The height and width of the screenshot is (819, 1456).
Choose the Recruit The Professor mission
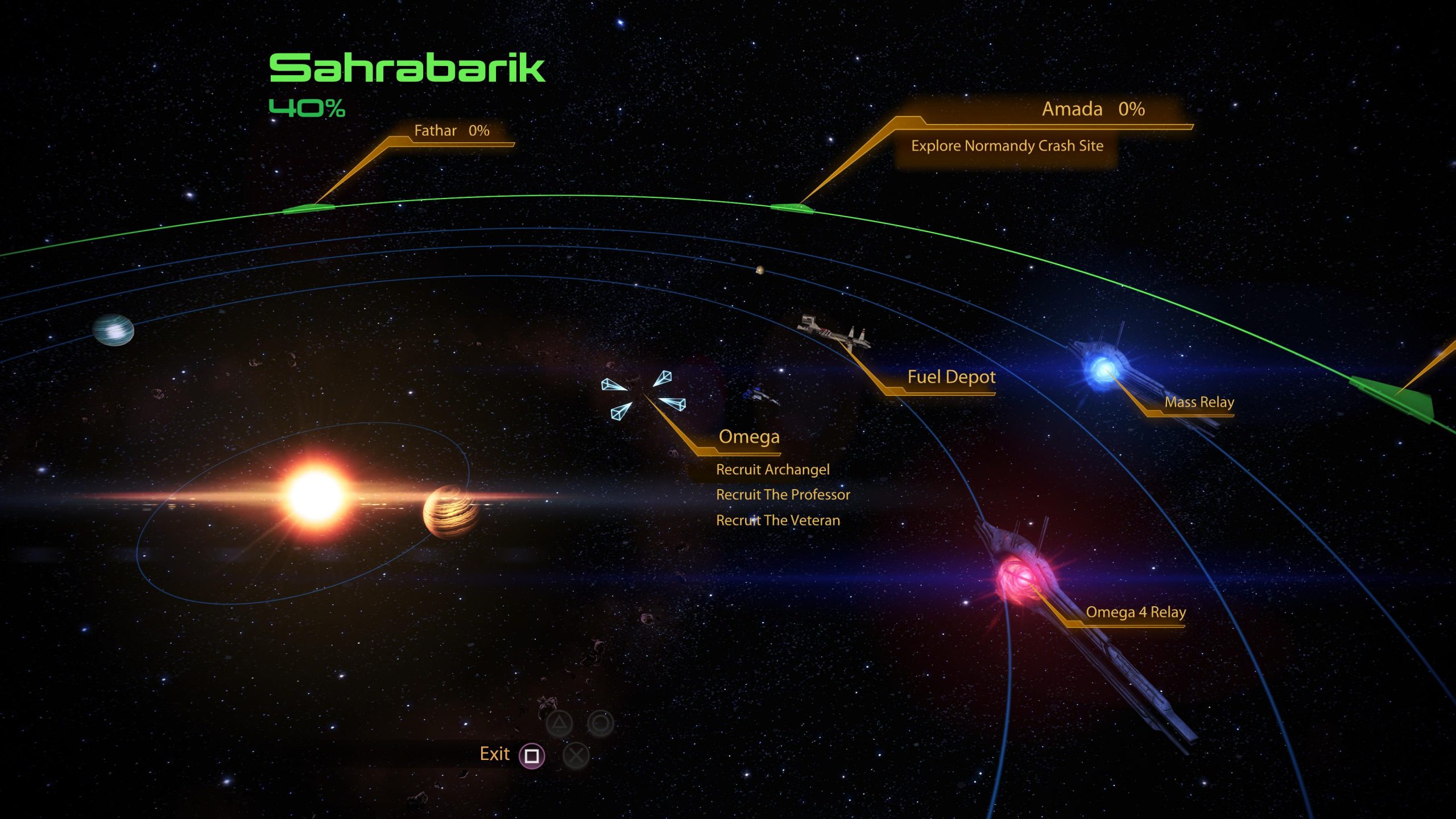(783, 495)
